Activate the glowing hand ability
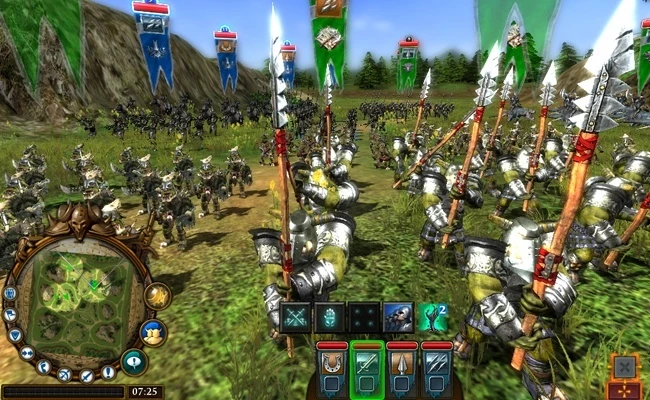Image resolution: width=650 pixels, height=400 pixels. (x=331, y=316)
